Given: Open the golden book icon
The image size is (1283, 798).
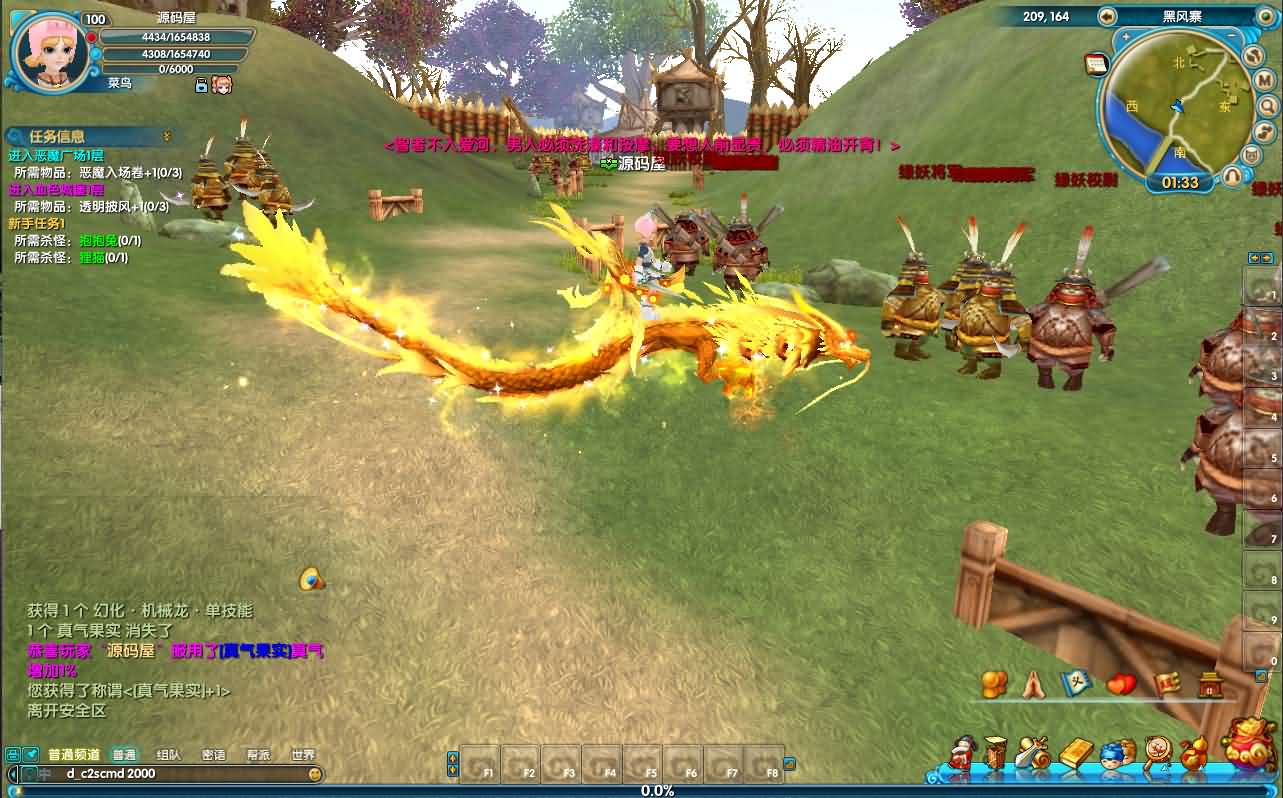Looking at the screenshot, I should coord(1076,753).
